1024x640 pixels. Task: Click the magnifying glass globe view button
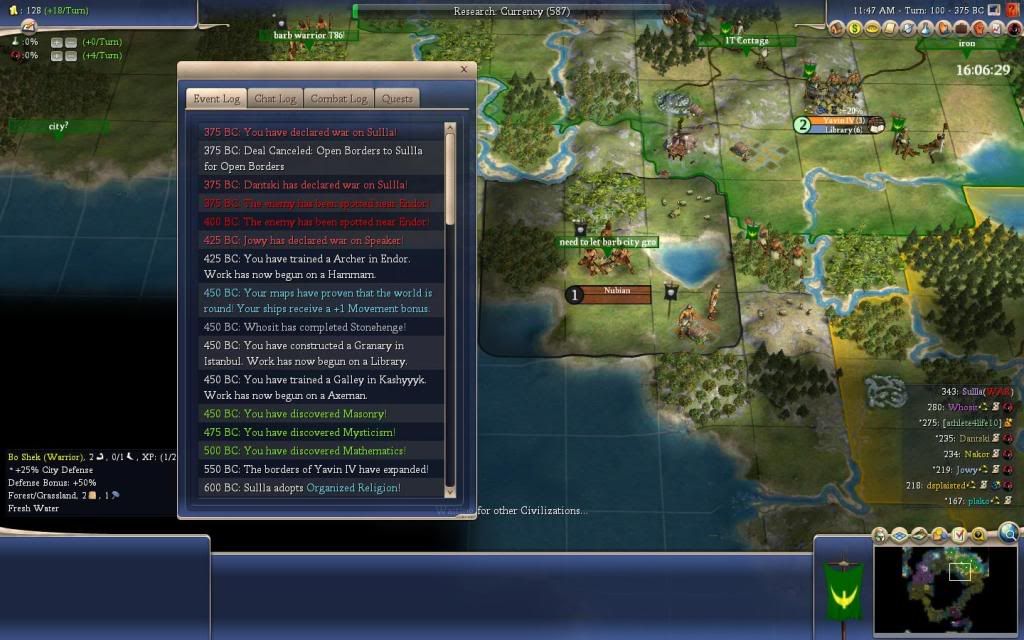(1008, 534)
